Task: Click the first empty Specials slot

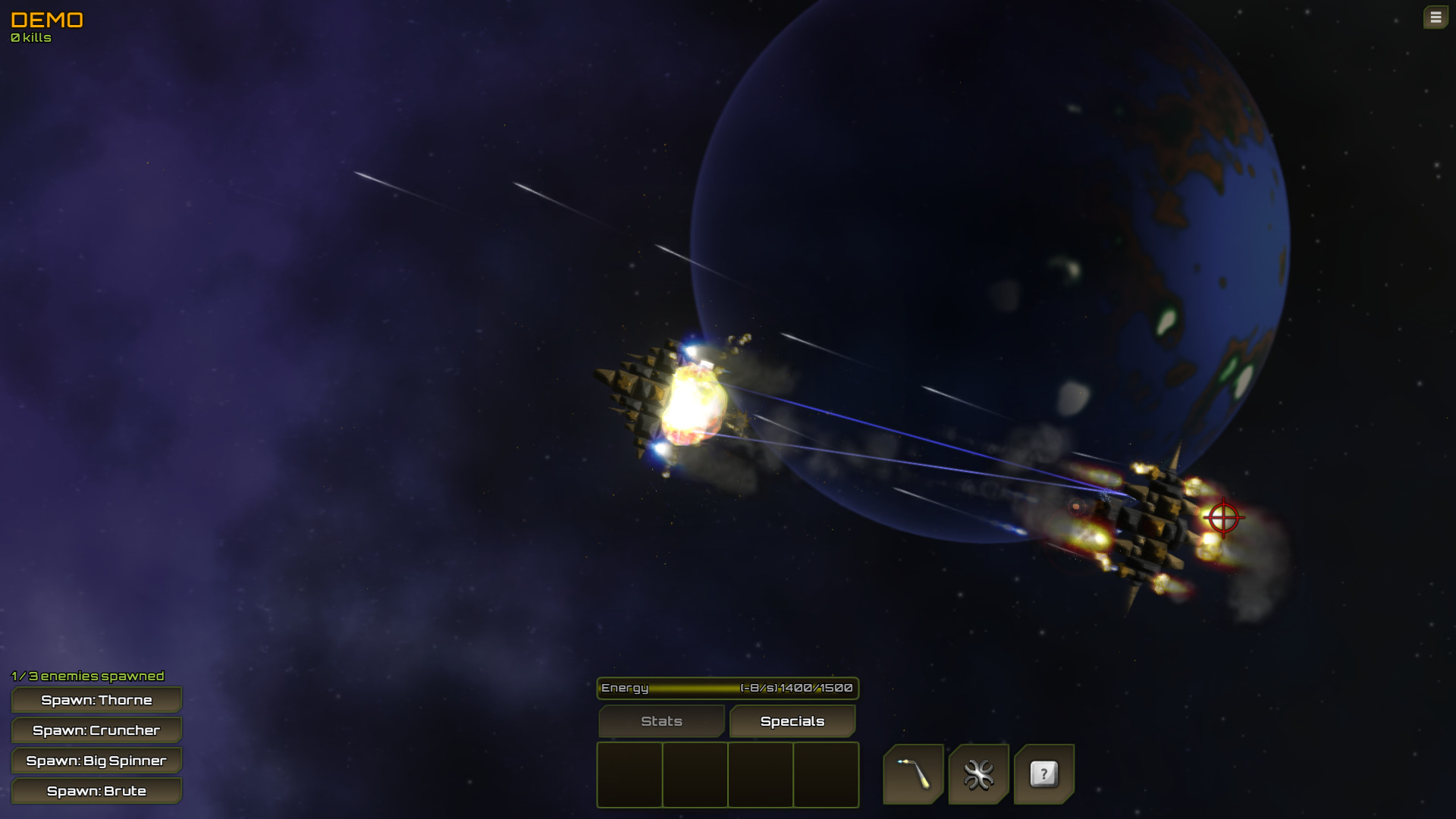Action: point(629,775)
